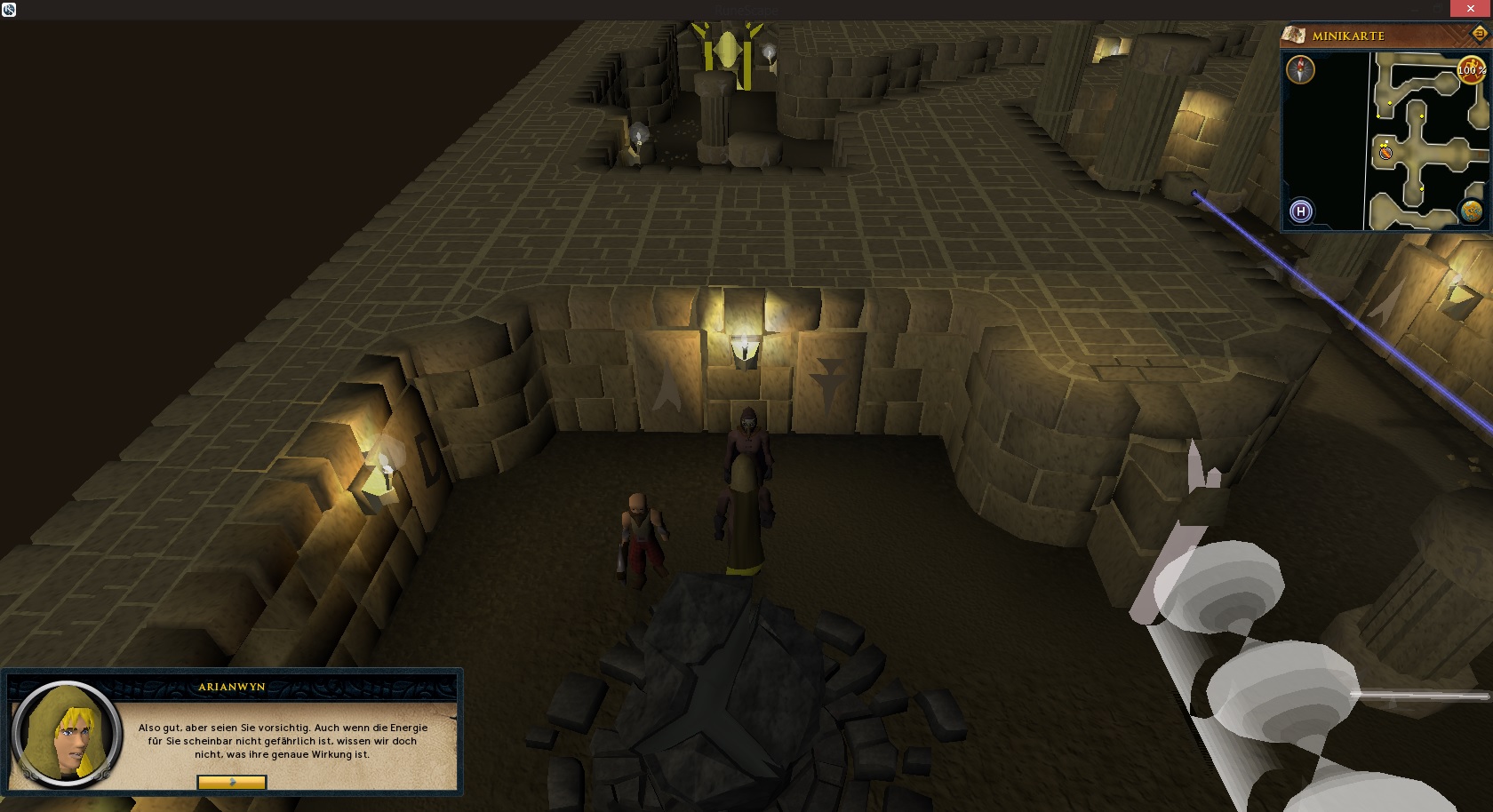The image size is (1493, 812).
Task: Toggle run mode with the 100% energy icon
Action: click(x=1471, y=69)
